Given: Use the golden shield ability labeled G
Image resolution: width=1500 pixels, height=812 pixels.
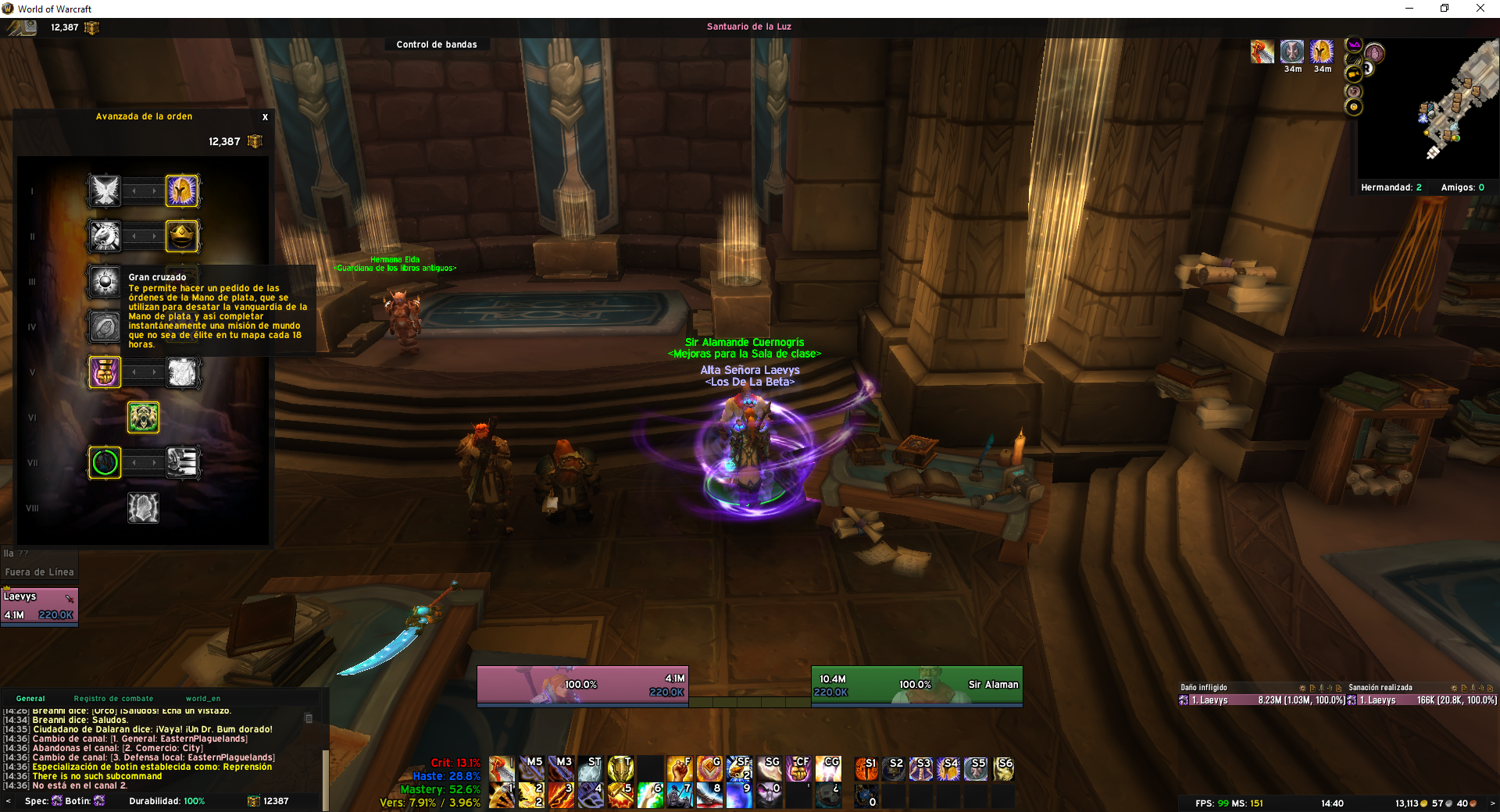Looking at the screenshot, I should (709, 768).
